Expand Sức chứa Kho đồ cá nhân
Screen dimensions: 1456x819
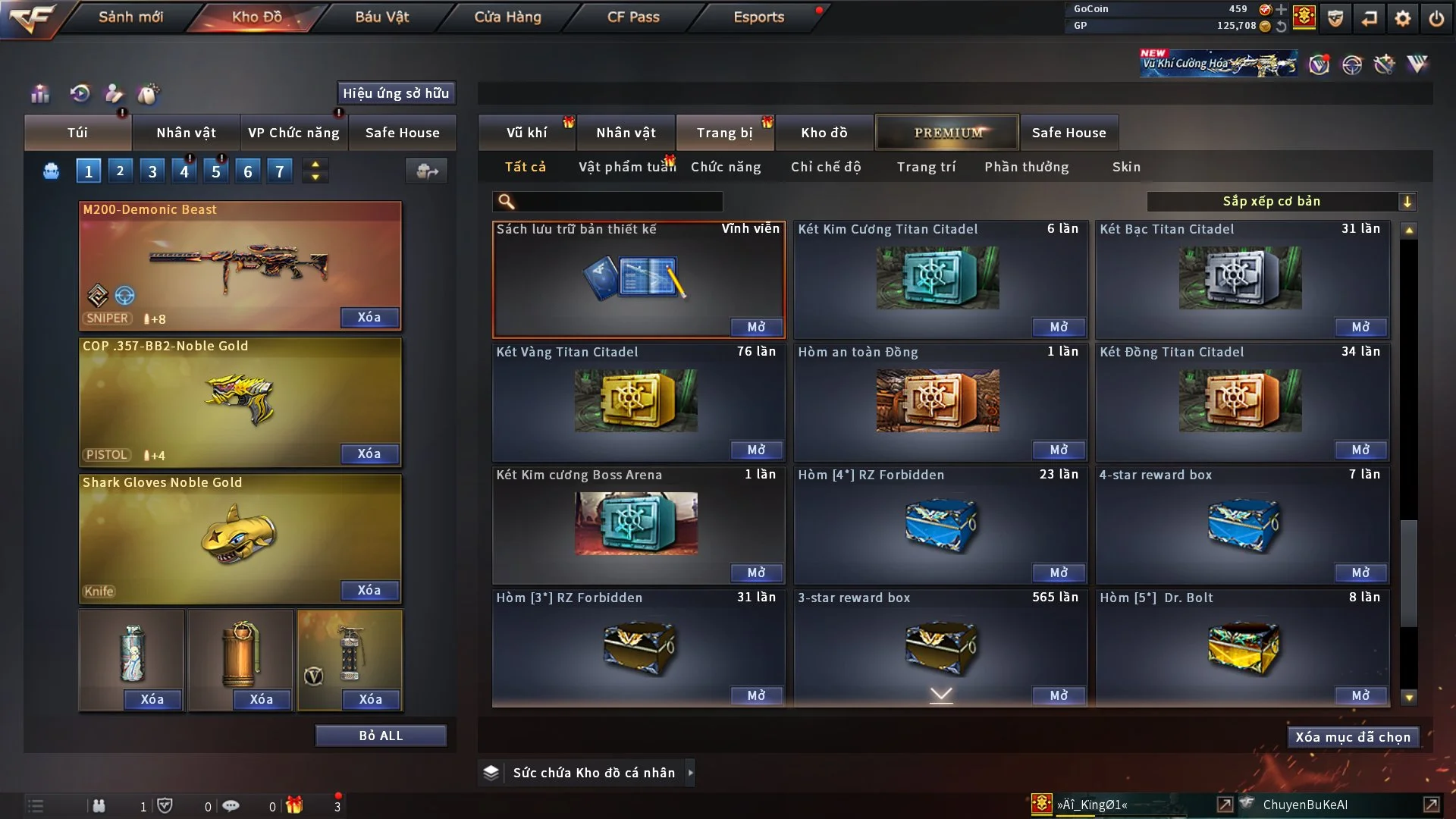690,773
